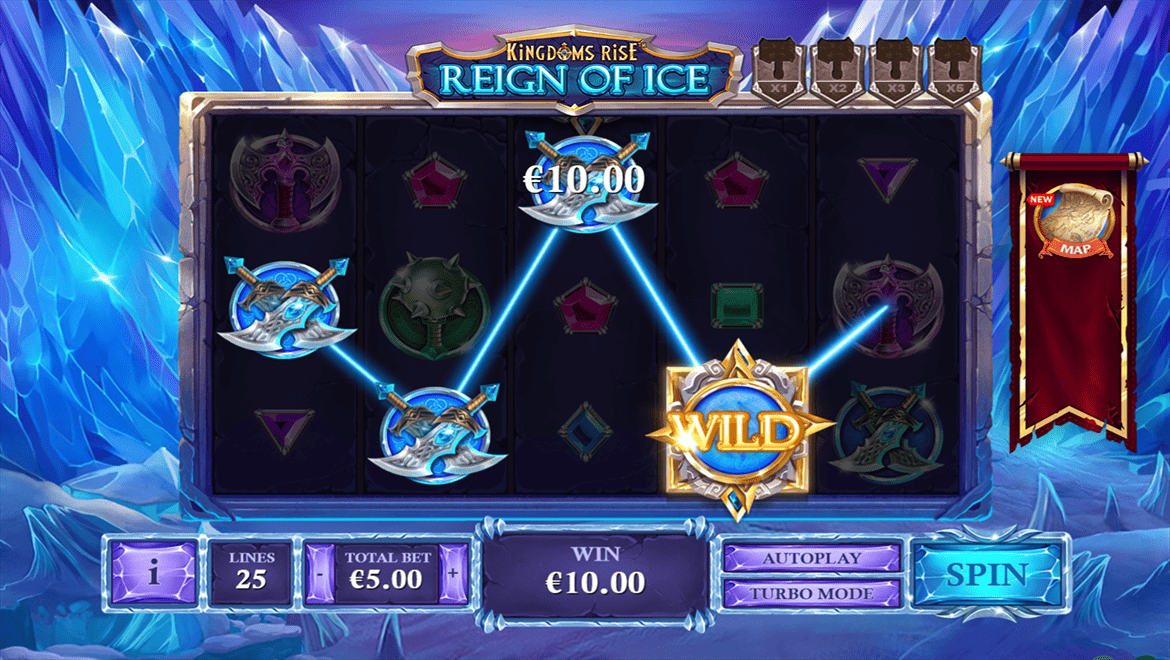Decrease the total bet amount

click(319, 574)
